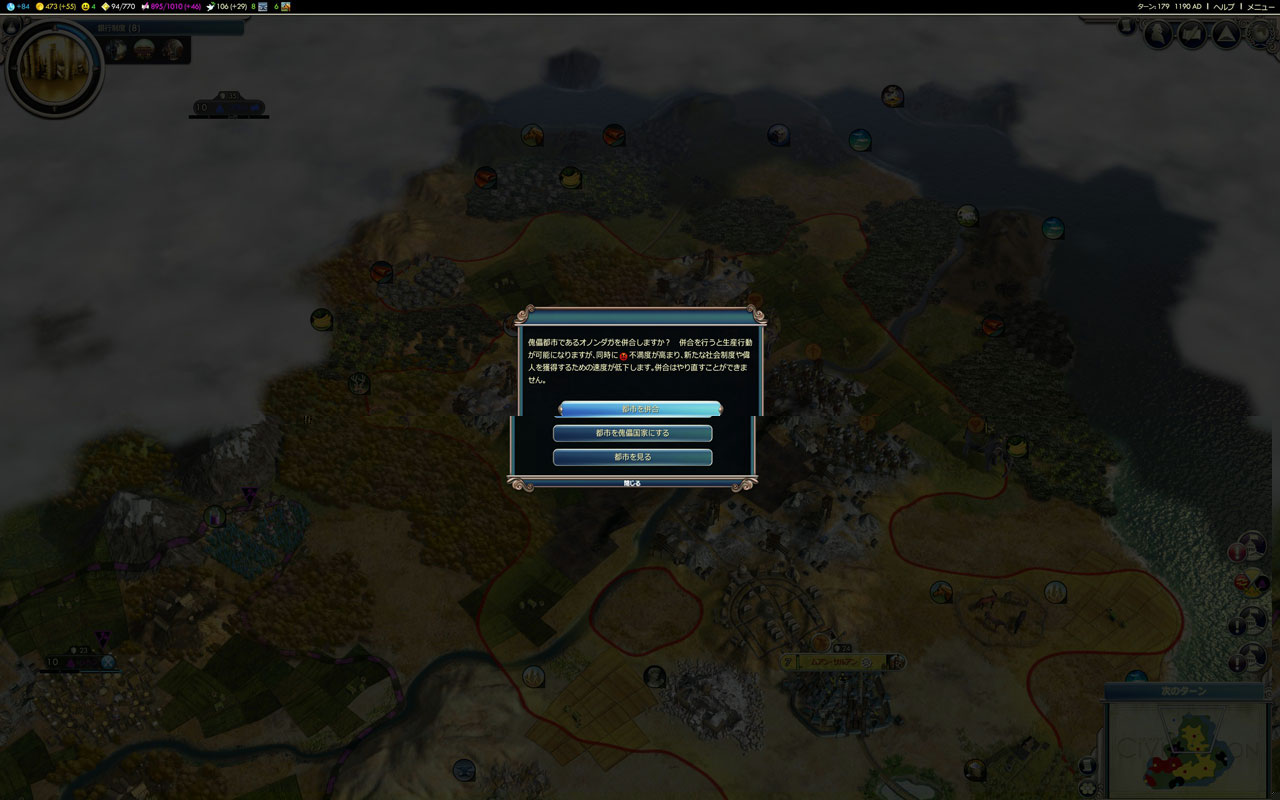This screenshot has width=1280, height=800.
Task: Open the advisor portrait icon
Action: pos(1158,35)
